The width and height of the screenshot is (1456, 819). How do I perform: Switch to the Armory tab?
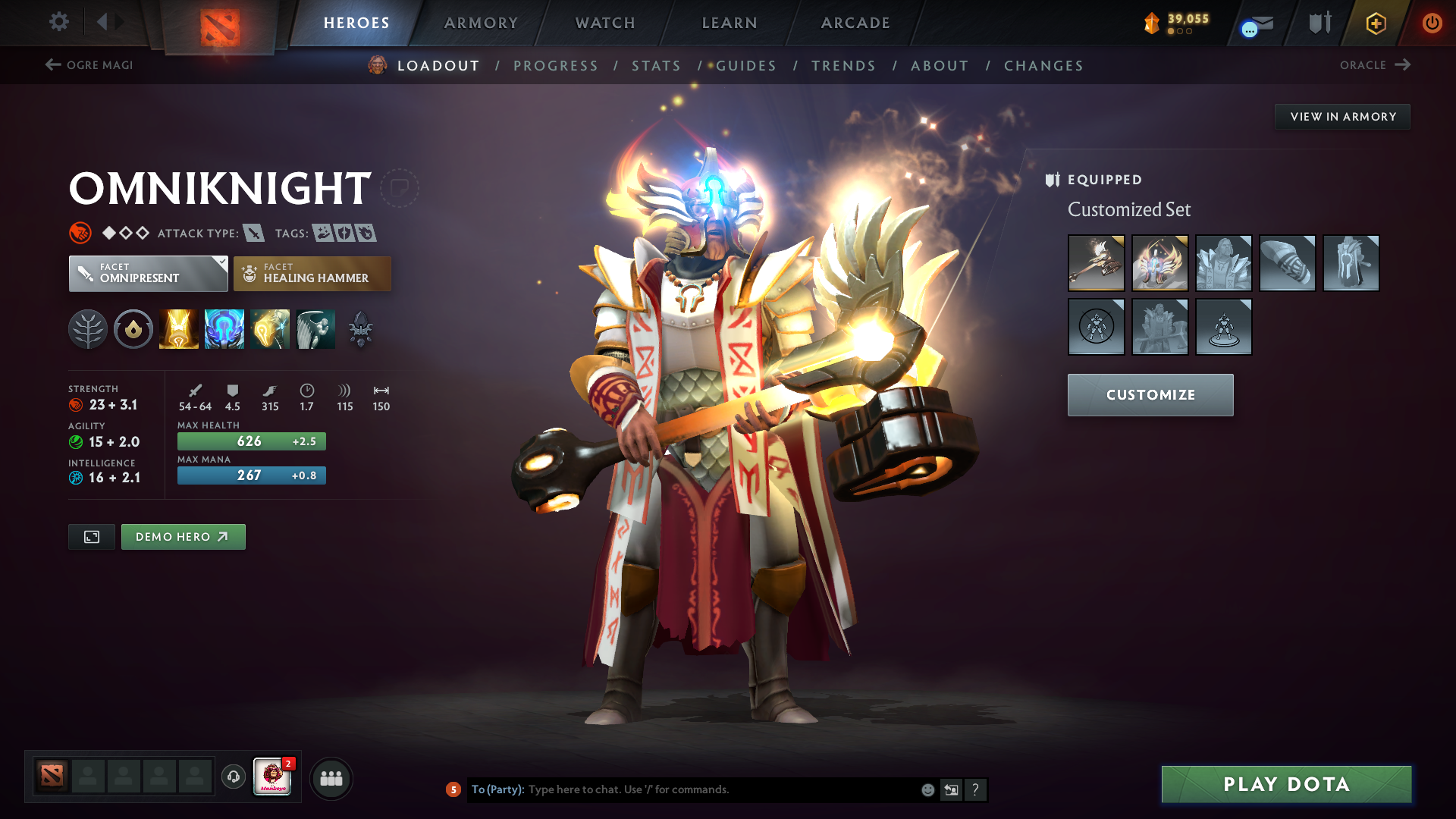pyautogui.click(x=481, y=23)
